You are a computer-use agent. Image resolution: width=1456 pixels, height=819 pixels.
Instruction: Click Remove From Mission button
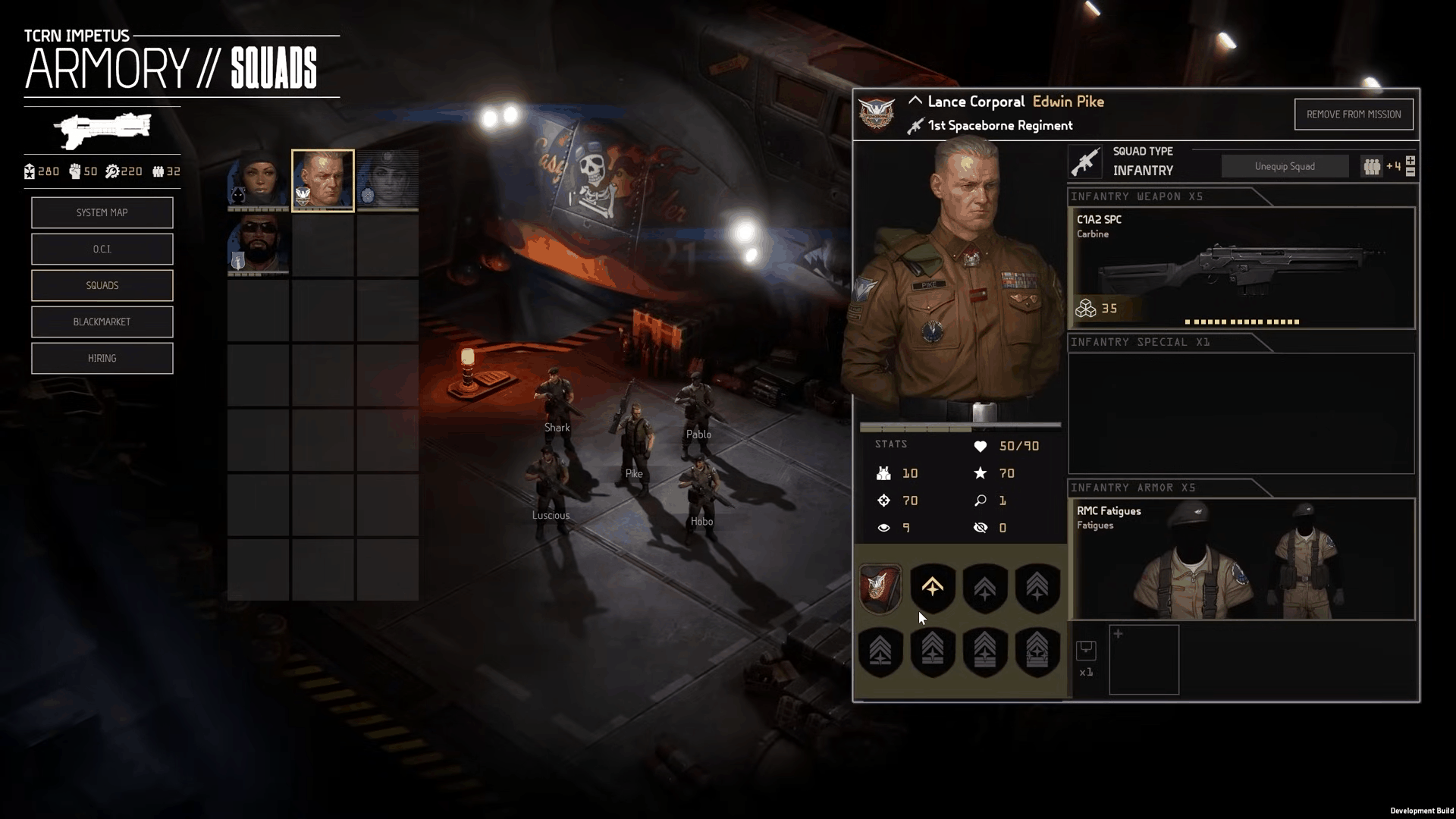(x=1353, y=115)
